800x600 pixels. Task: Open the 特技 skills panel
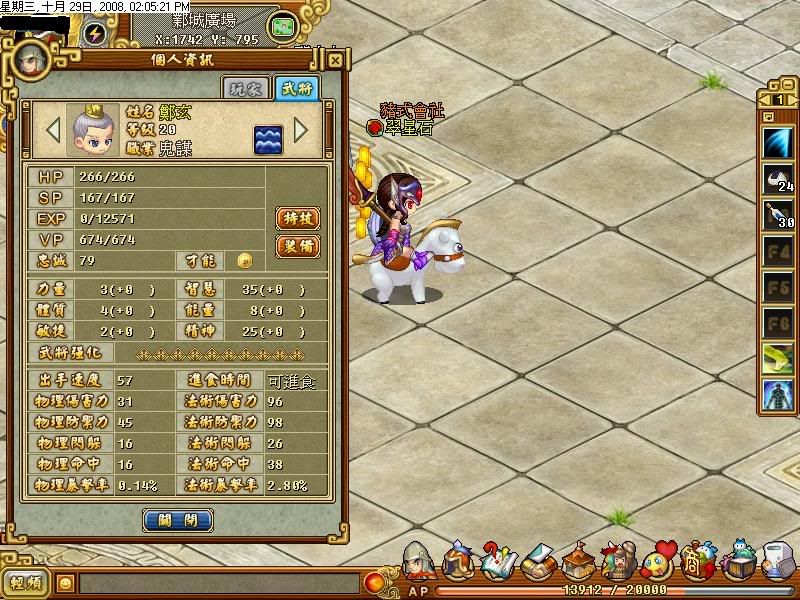[297, 218]
